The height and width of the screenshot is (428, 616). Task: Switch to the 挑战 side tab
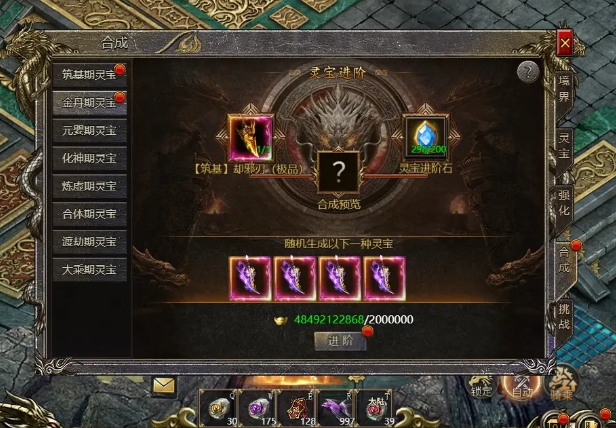565,317
